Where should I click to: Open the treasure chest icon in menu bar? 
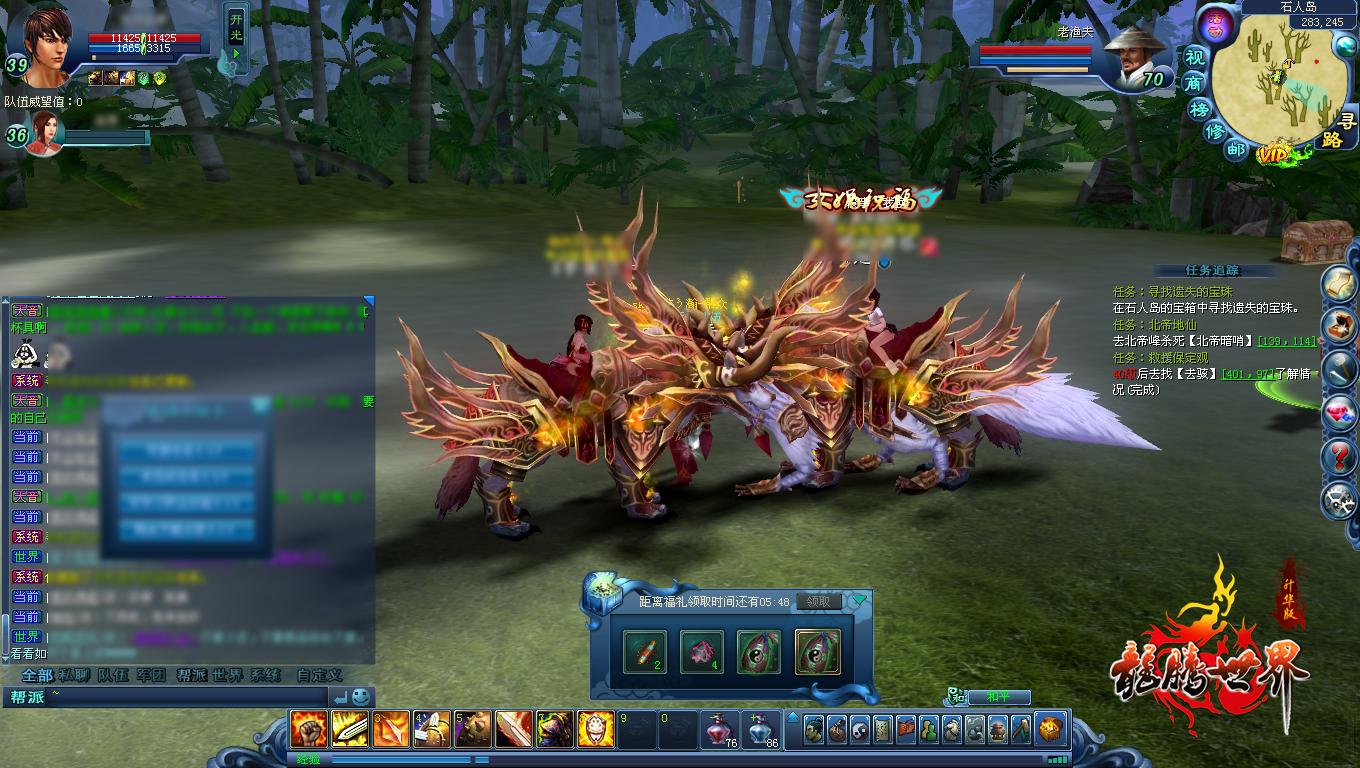(1050, 729)
